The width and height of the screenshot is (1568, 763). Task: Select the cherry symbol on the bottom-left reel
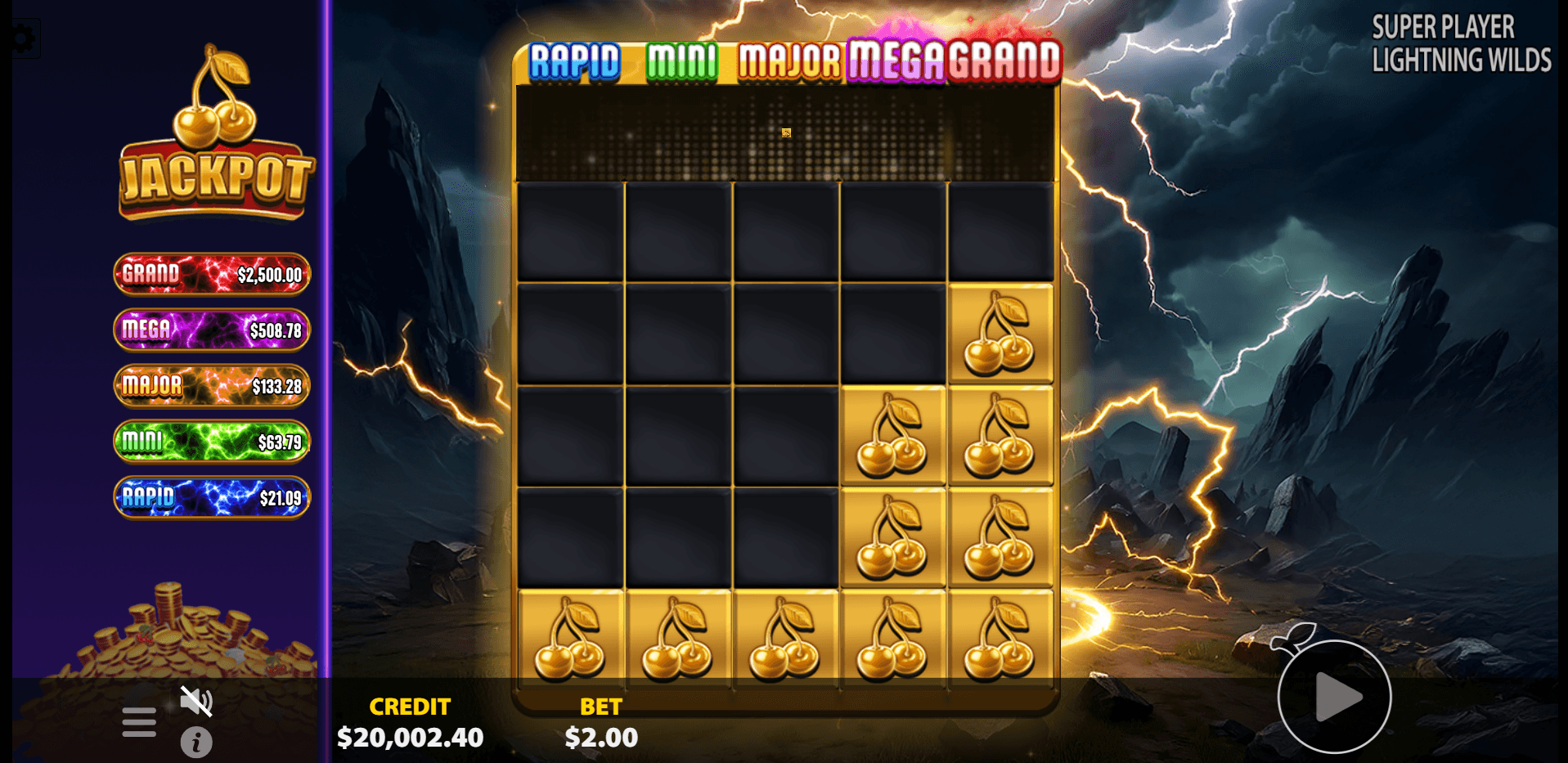click(571, 642)
